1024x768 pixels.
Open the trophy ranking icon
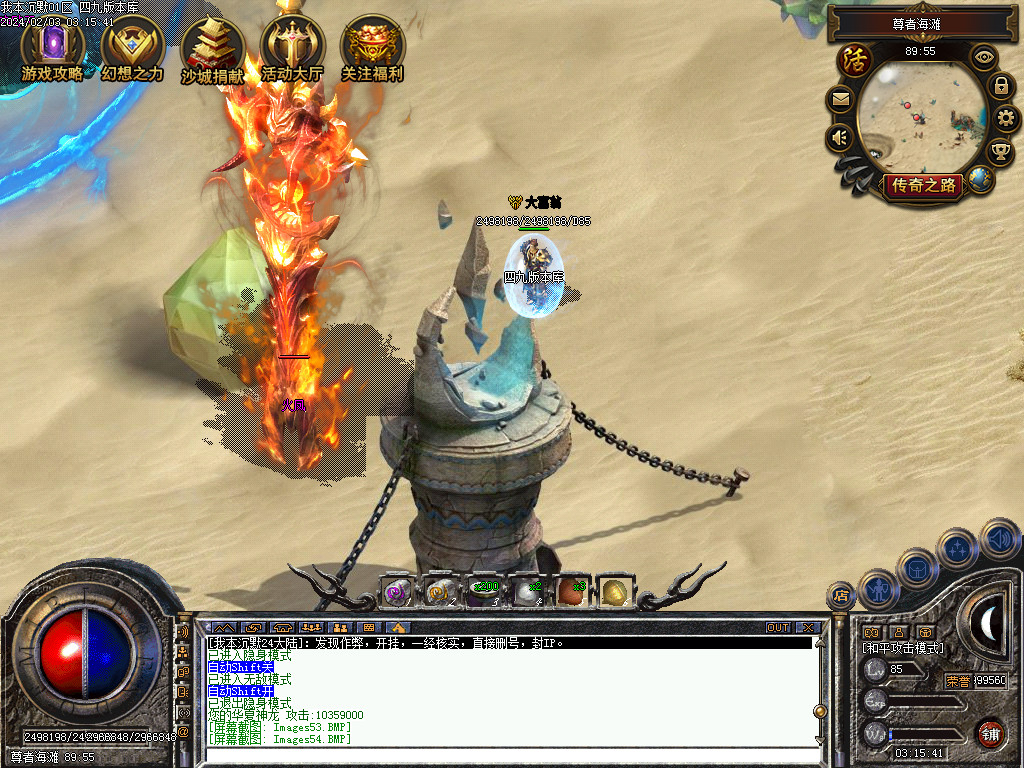click(x=1000, y=152)
